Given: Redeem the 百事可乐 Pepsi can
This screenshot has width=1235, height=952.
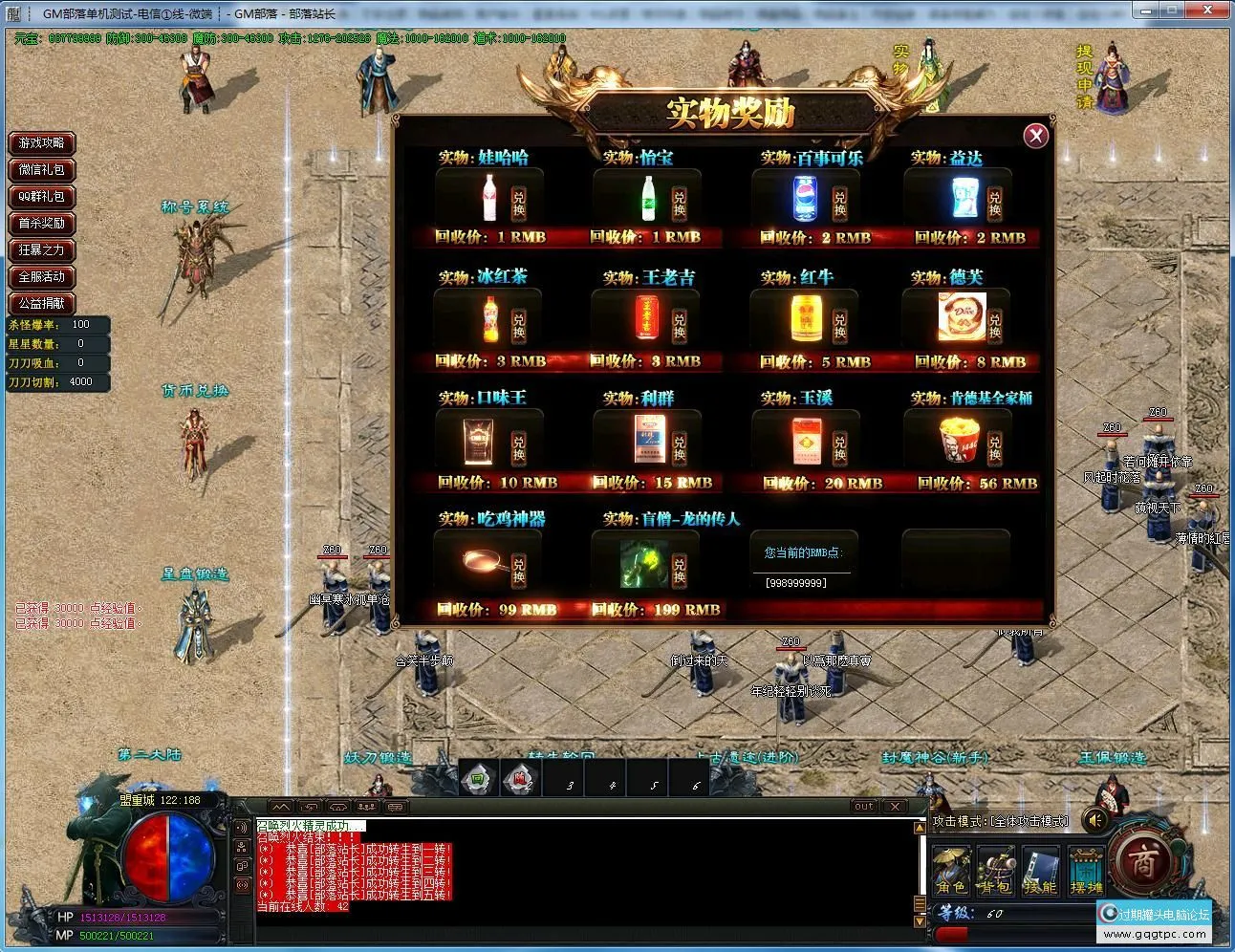Looking at the screenshot, I should (x=839, y=202).
